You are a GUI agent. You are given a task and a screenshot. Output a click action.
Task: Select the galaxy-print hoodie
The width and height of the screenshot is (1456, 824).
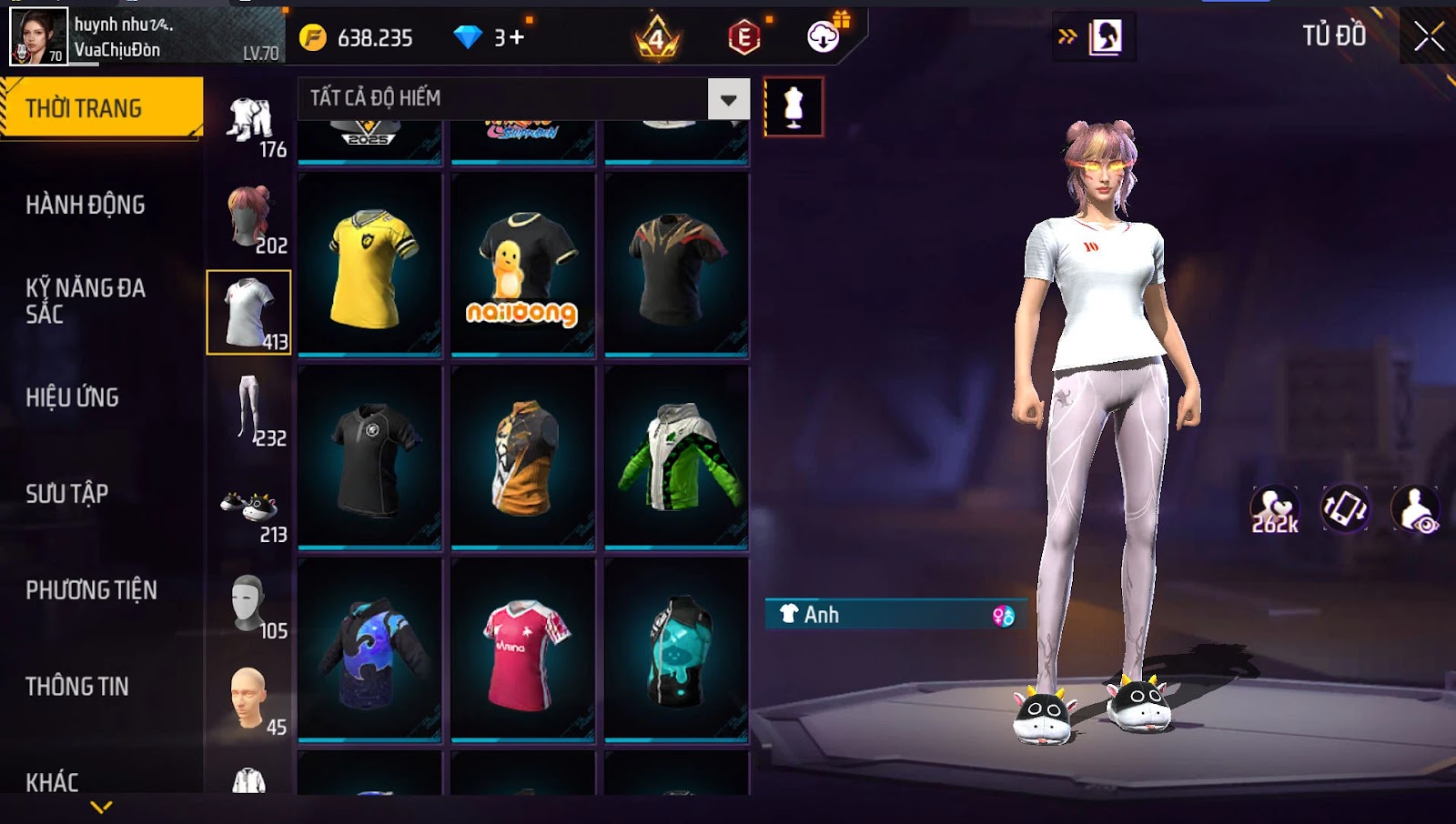click(370, 649)
